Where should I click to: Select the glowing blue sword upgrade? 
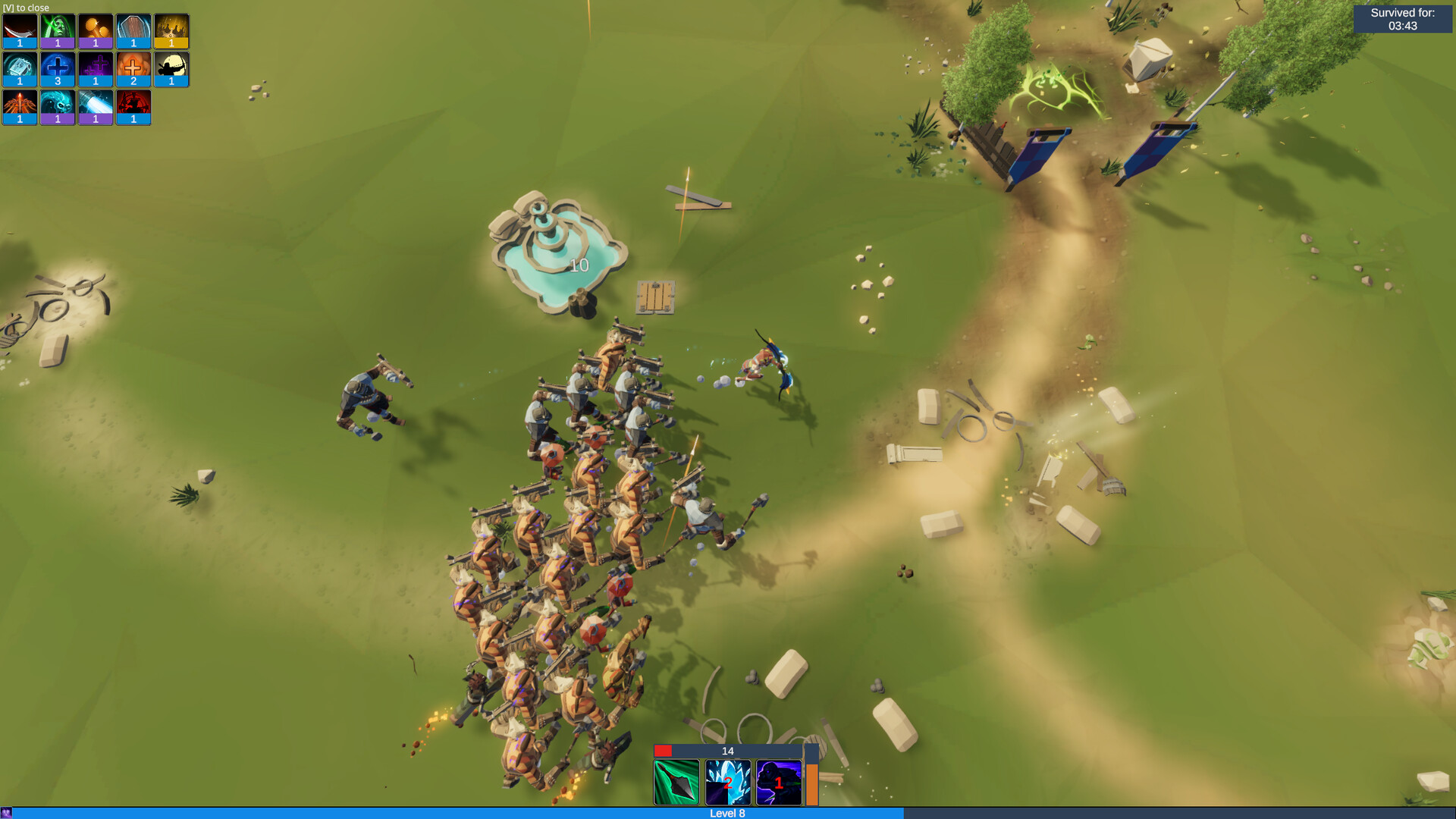96,103
